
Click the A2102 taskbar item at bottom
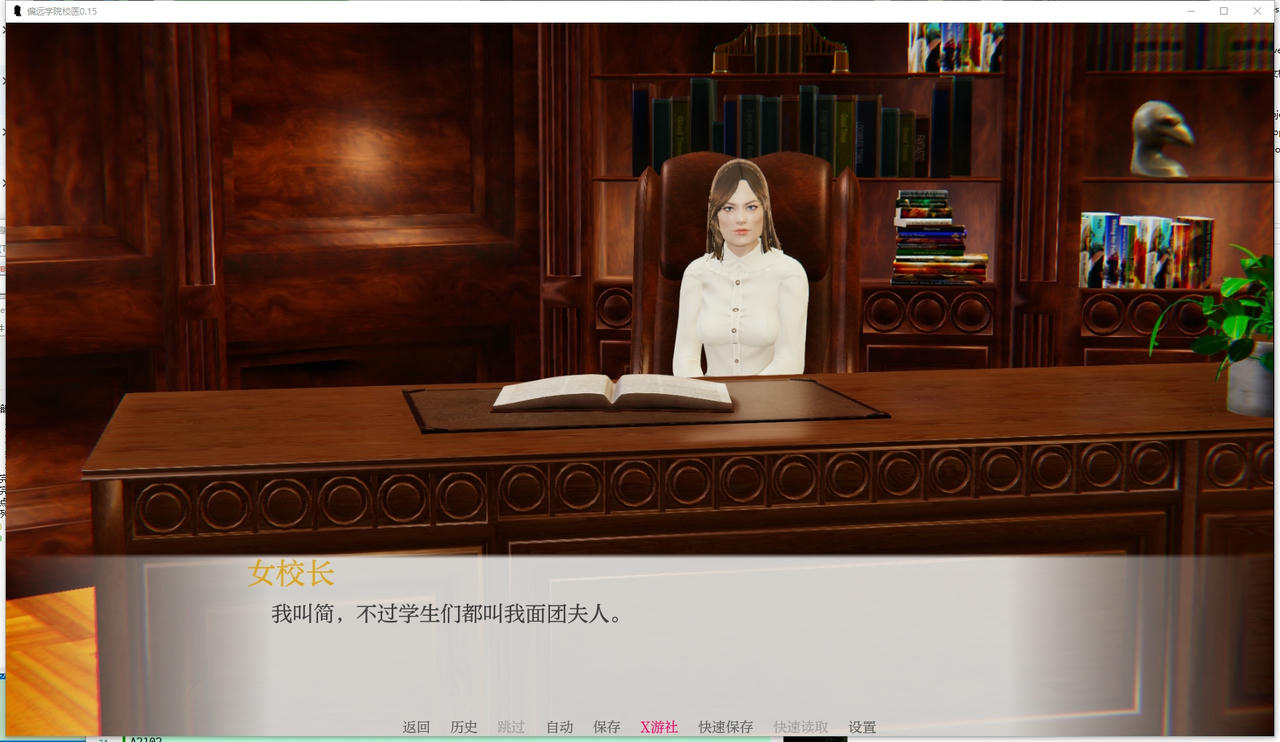(148, 739)
